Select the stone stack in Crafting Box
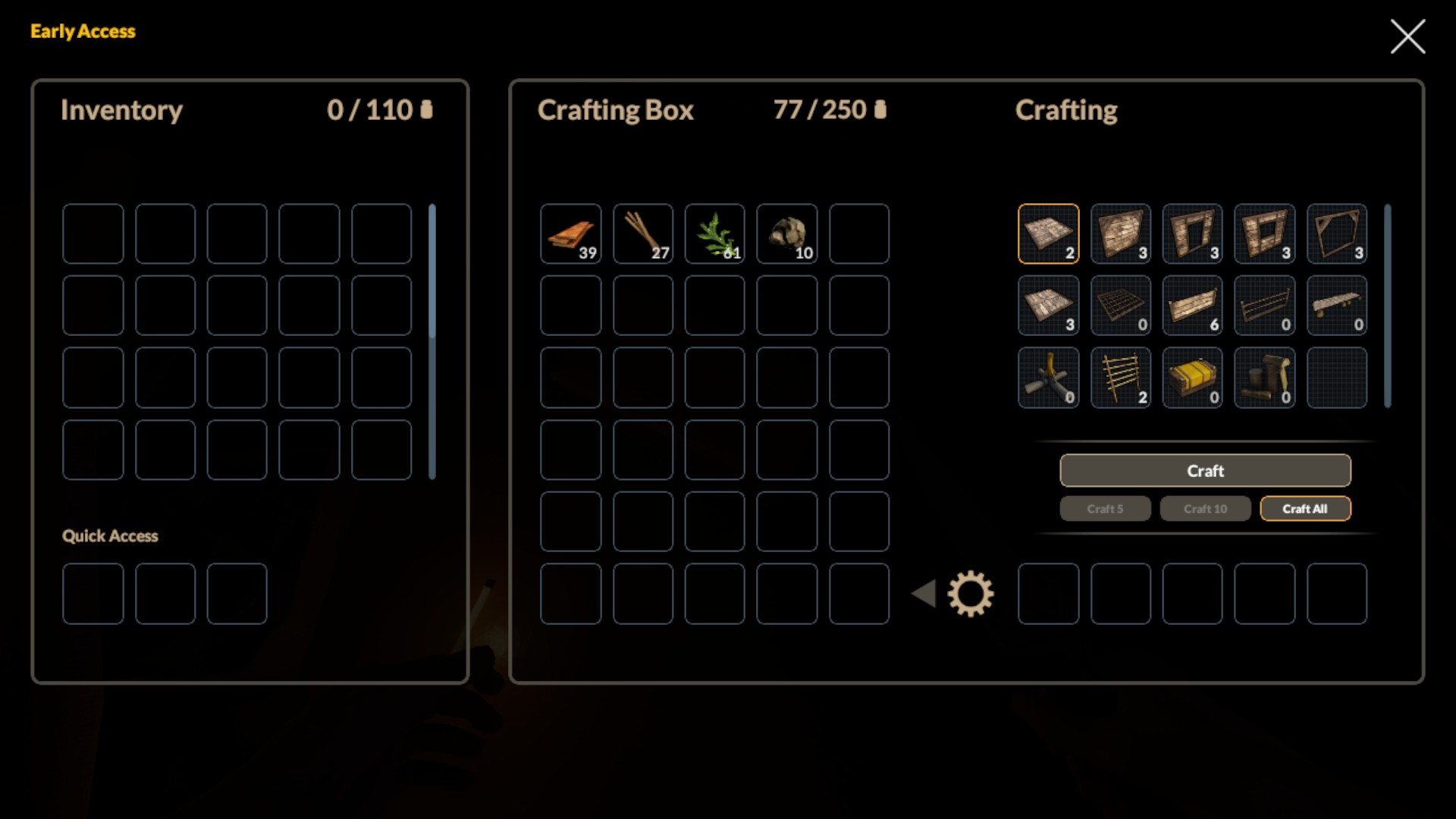This screenshot has width=1456, height=819. [x=787, y=234]
